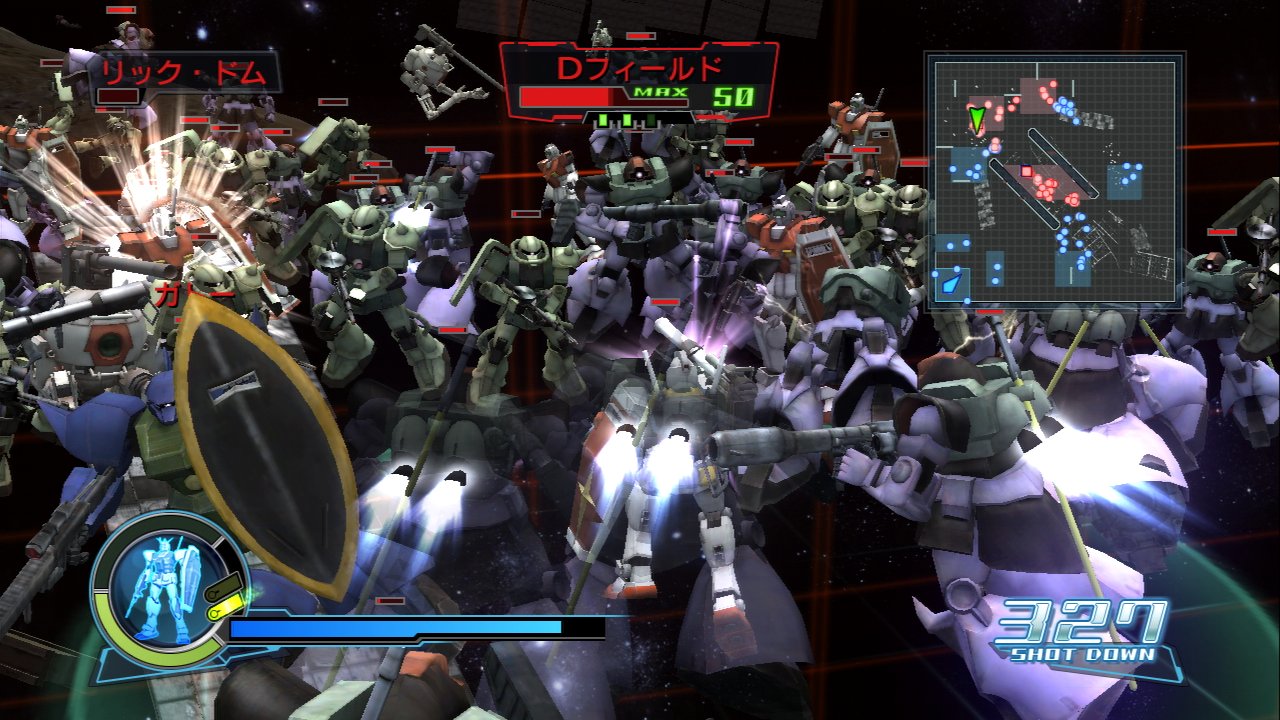Click the Dフィールド field status panel
This screenshot has height=720, width=1280.
coord(640,82)
